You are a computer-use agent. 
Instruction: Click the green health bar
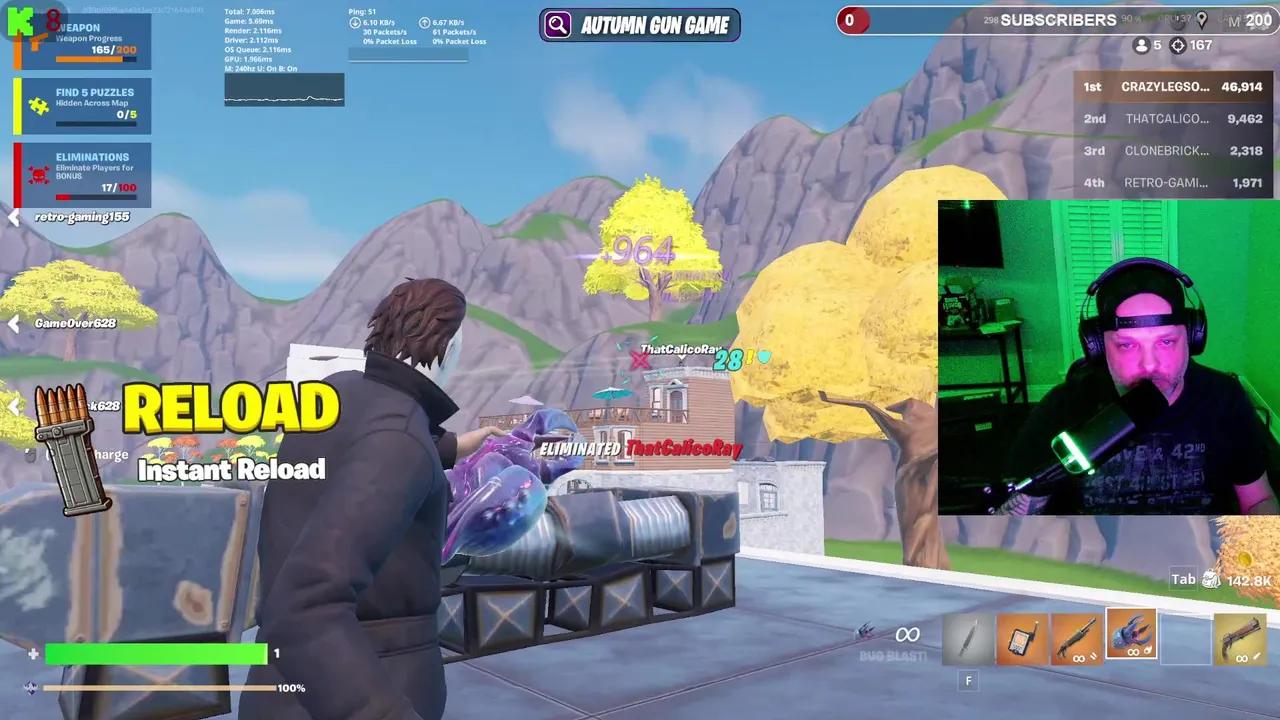[155, 653]
